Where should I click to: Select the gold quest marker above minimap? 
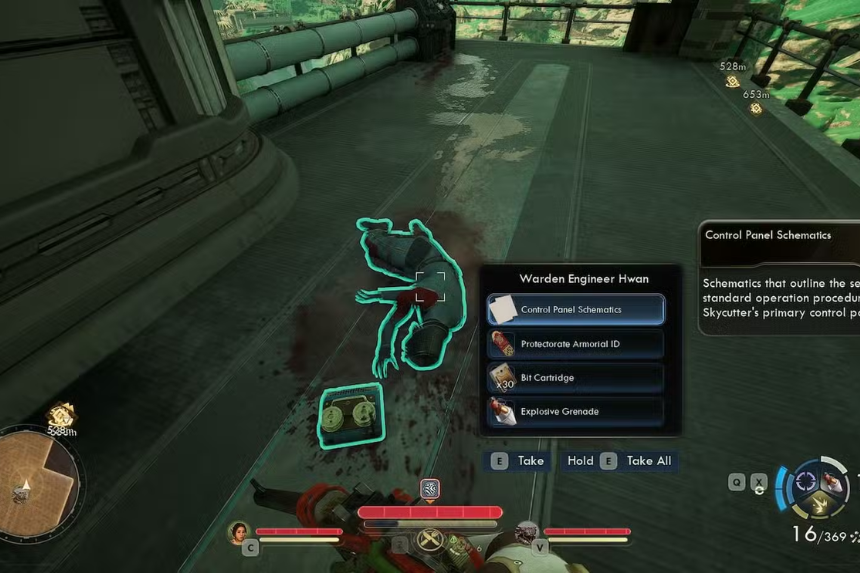[62, 414]
